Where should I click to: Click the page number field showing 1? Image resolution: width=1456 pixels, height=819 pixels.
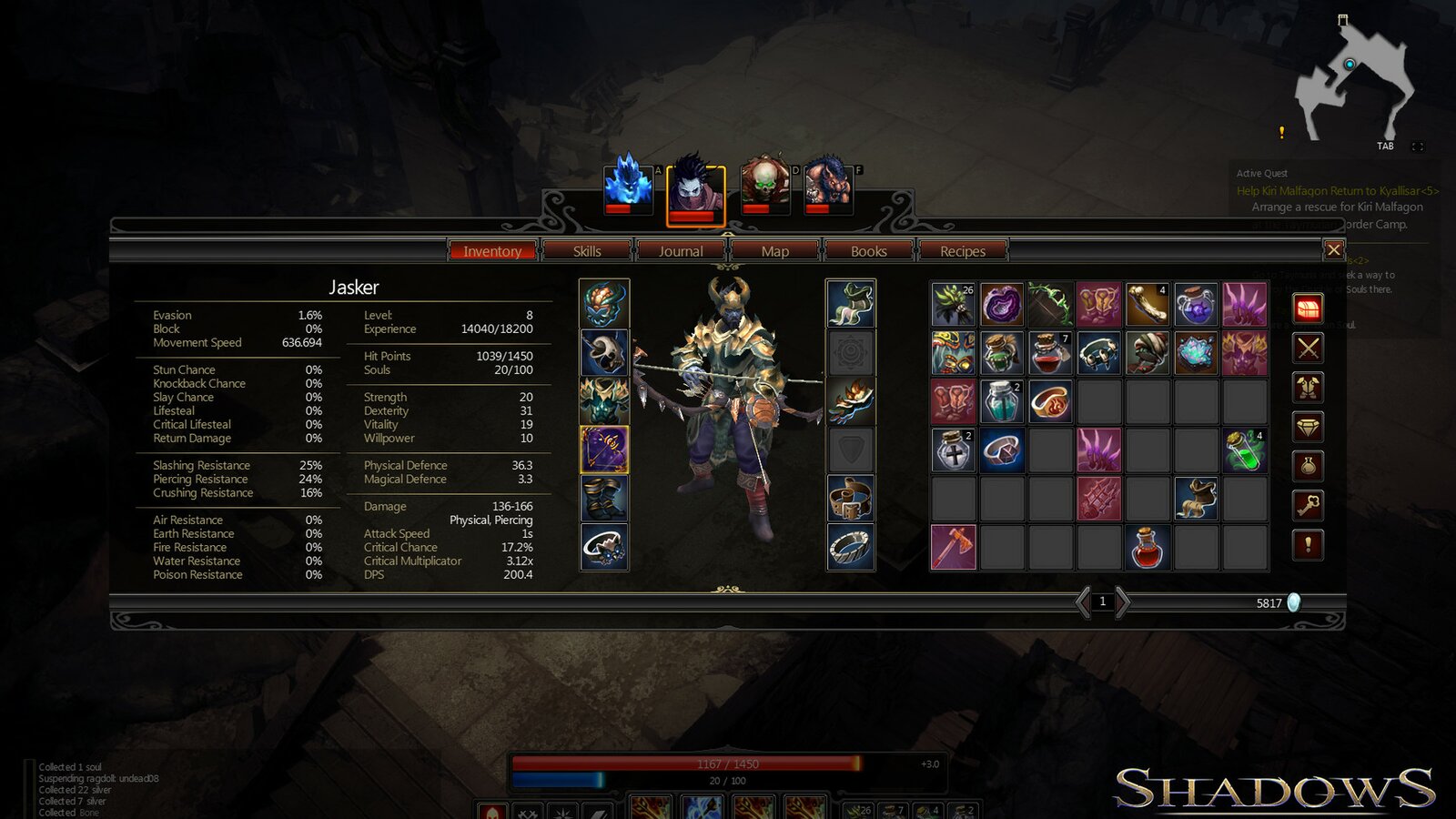click(1103, 602)
